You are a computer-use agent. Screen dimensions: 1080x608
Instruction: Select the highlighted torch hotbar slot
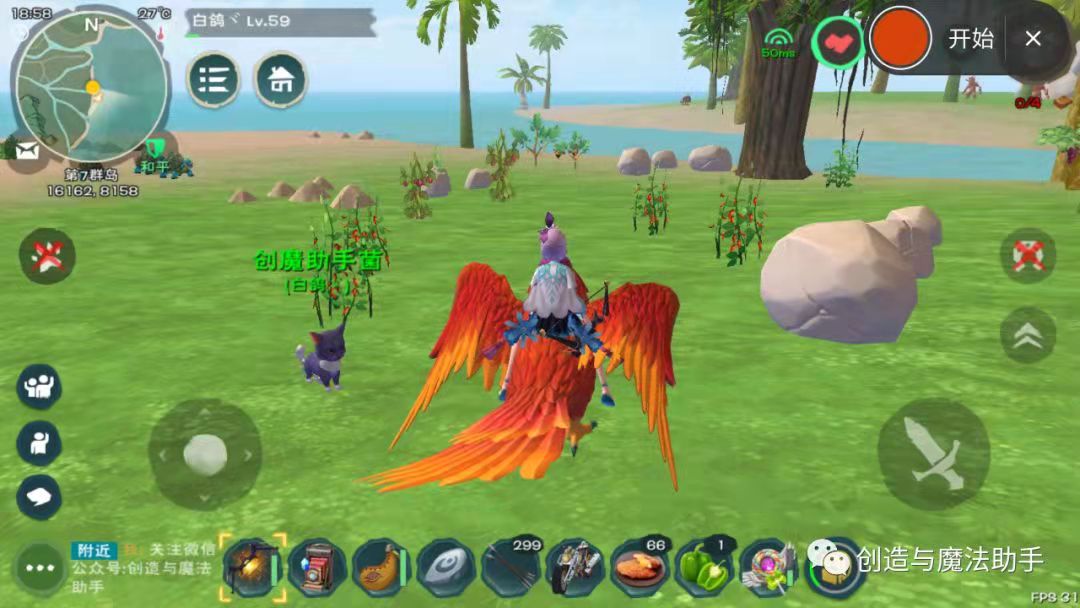[252, 567]
